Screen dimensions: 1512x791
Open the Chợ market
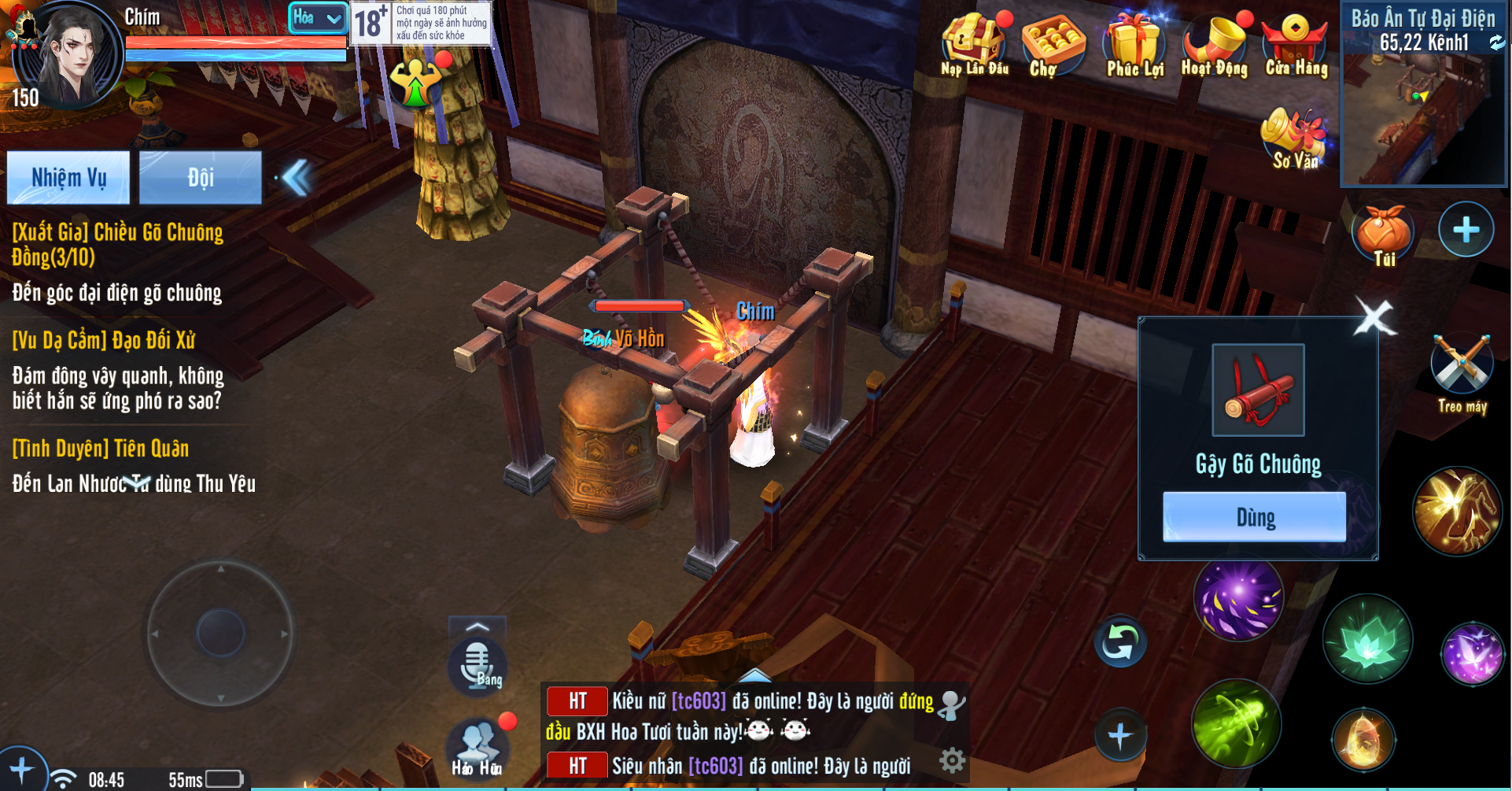[x=1052, y=44]
